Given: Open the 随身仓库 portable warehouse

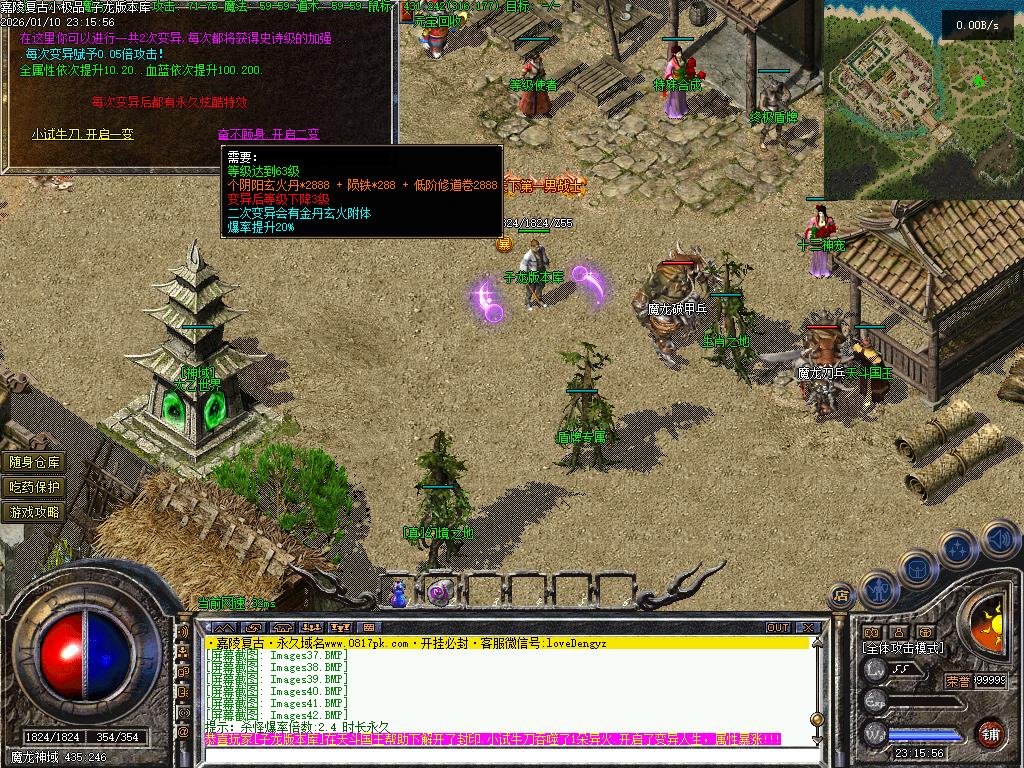Looking at the screenshot, I should pyautogui.click(x=35, y=462).
